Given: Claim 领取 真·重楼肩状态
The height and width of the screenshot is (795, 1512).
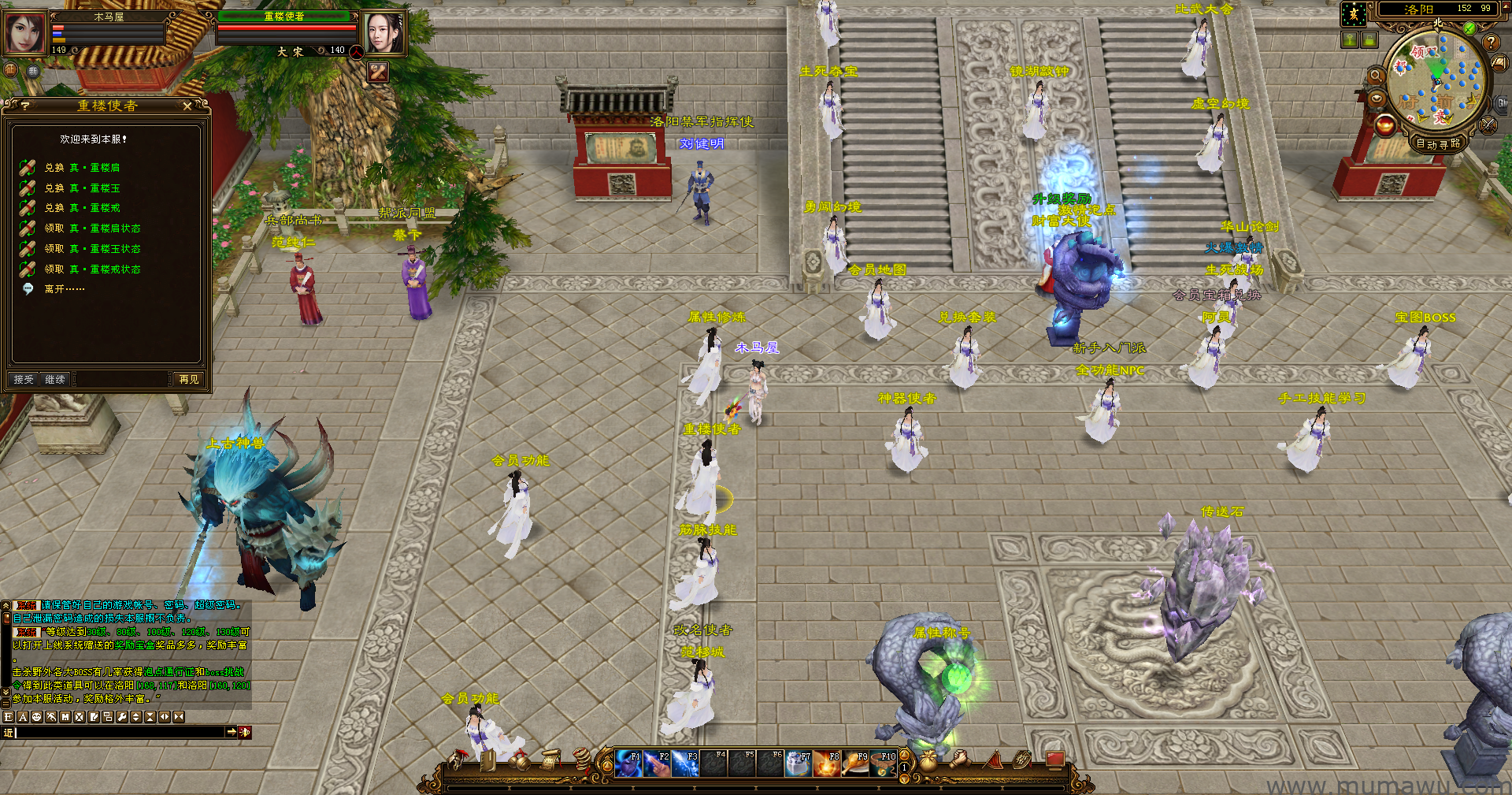Looking at the screenshot, I should click(92, 228).
